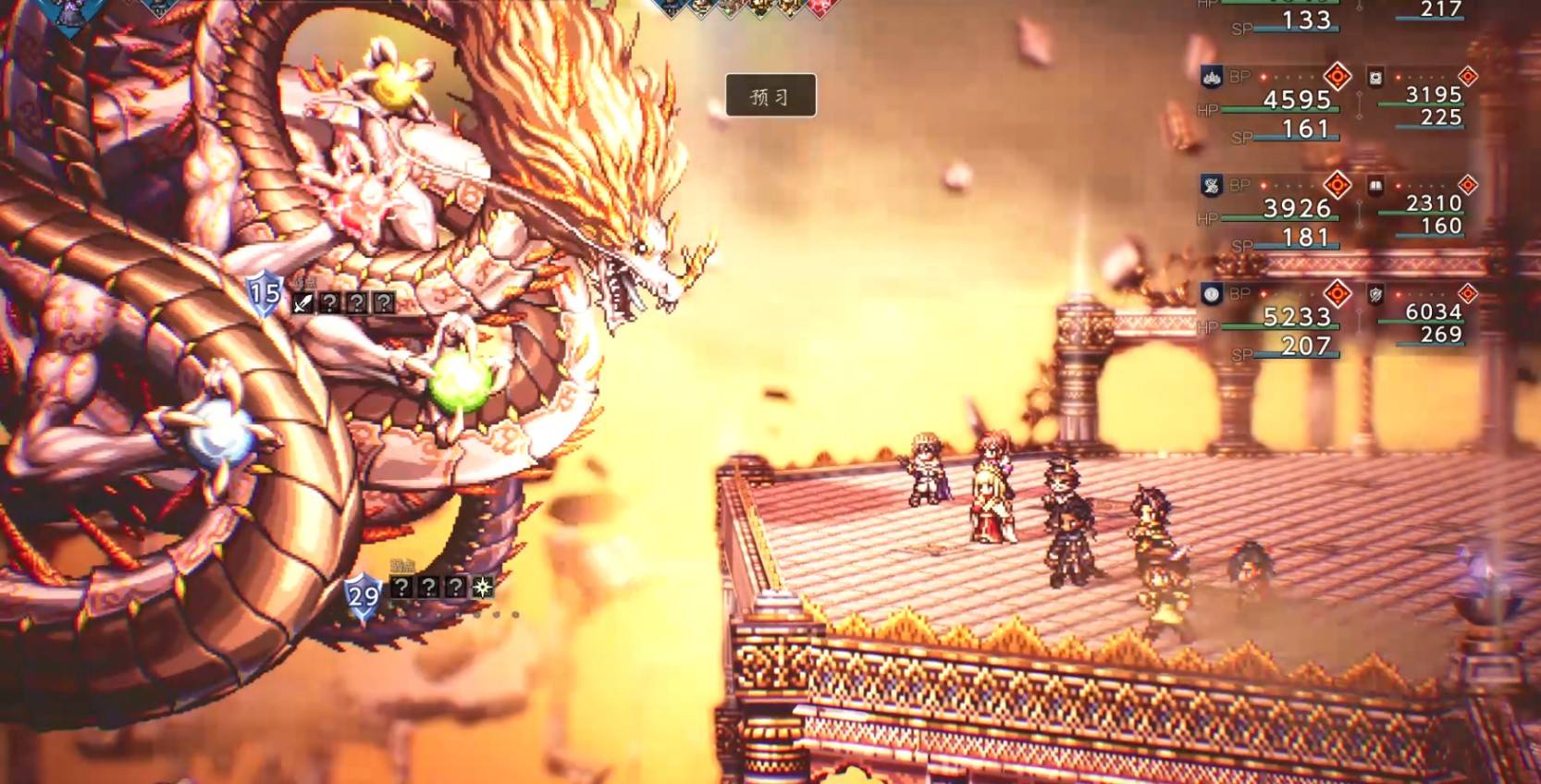1541x784 pixels.
Task: Click the warrior's sword-and-shield job icon
Action: click(1375, 295)
